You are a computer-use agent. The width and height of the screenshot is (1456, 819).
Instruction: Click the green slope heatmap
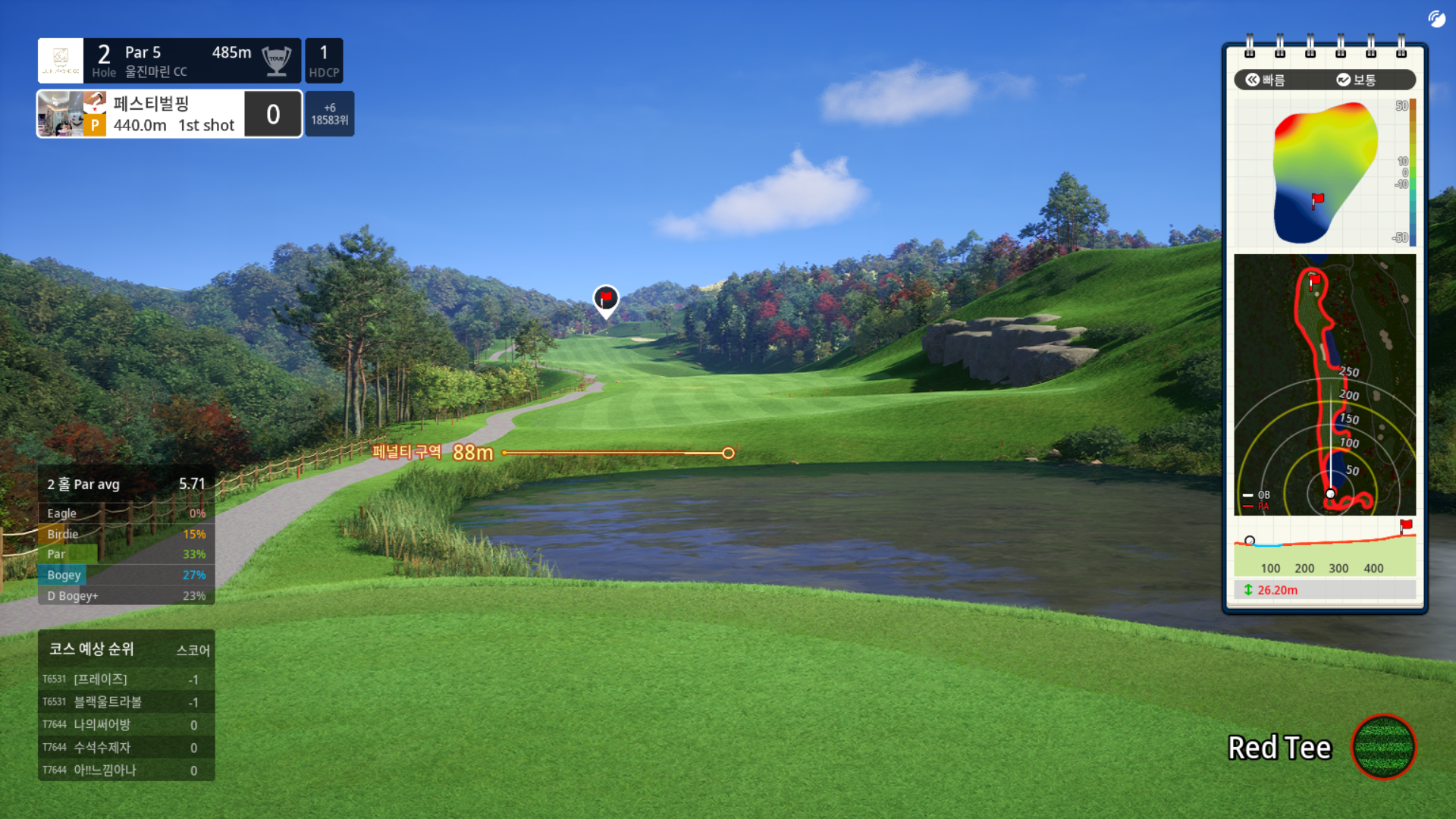tap(1323, 173)
